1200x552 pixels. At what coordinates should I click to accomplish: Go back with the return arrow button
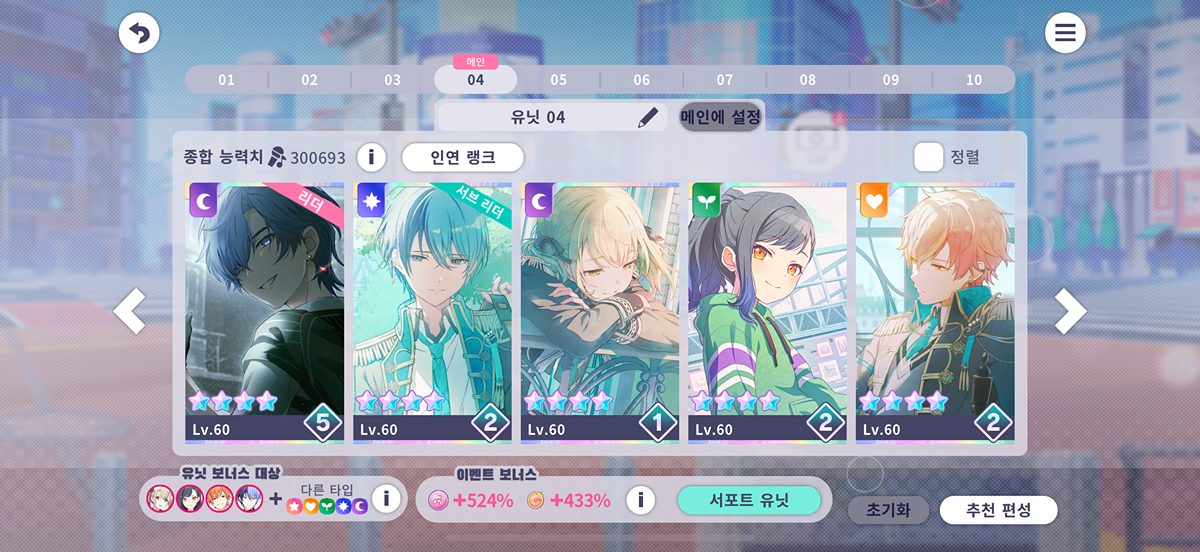pyautogui.click(x=139, y=34)
